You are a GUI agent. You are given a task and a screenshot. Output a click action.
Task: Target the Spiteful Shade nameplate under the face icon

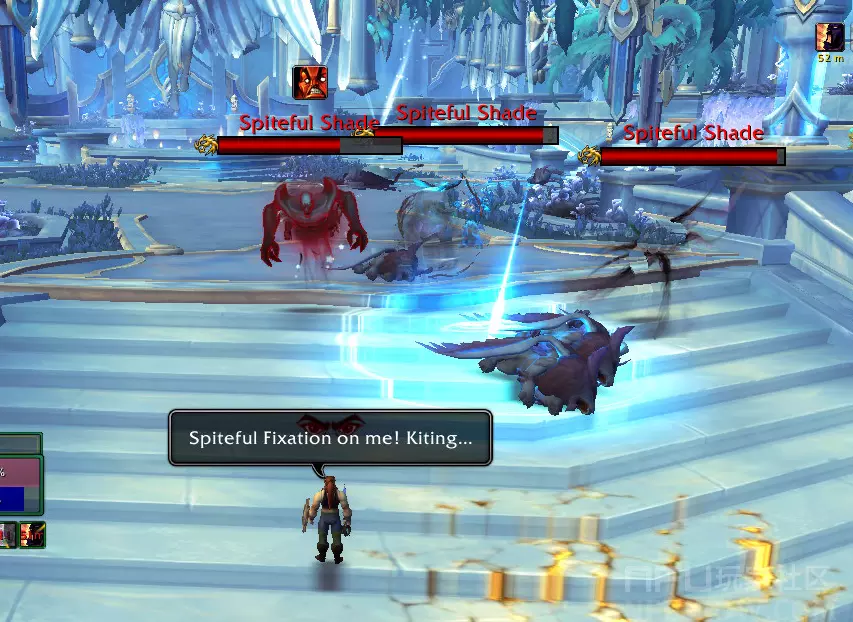(x=309, y=146)
